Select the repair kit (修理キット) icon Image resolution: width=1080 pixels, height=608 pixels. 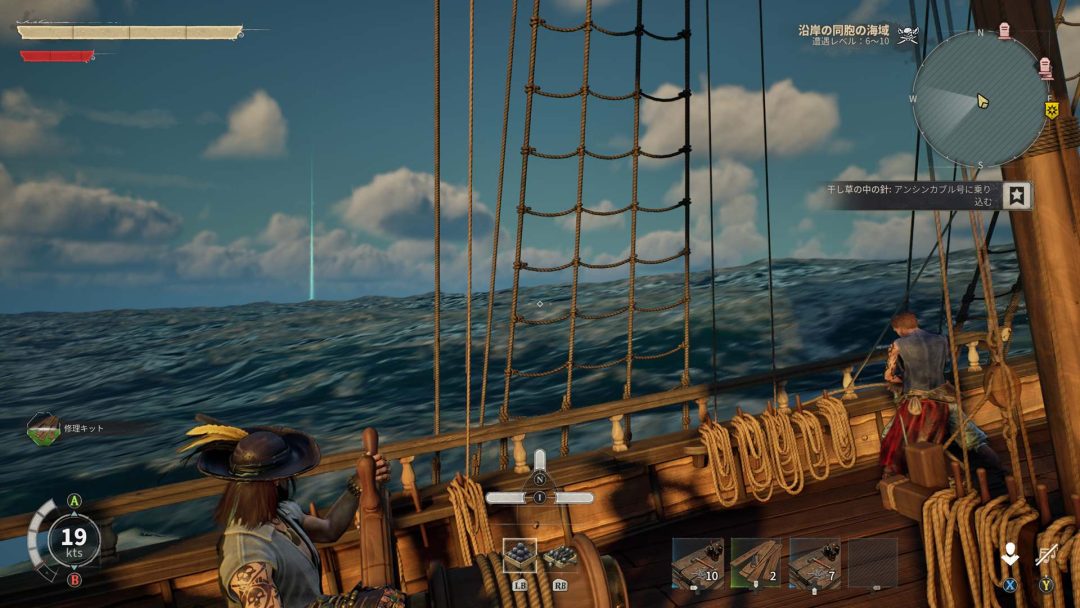click(43, 429)
